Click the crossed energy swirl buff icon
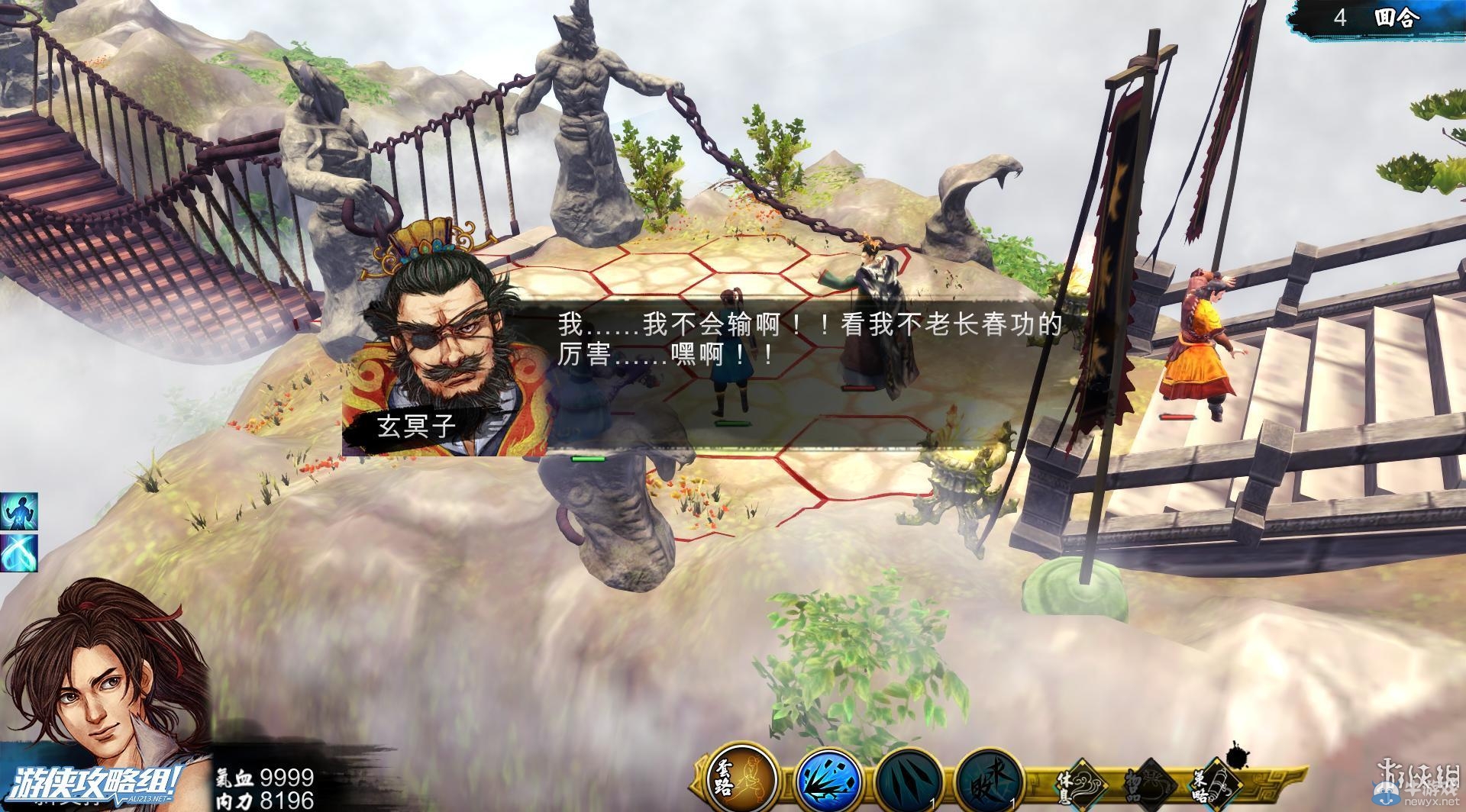This screenshot has height=812, width=1466. (x=18, y=551)
